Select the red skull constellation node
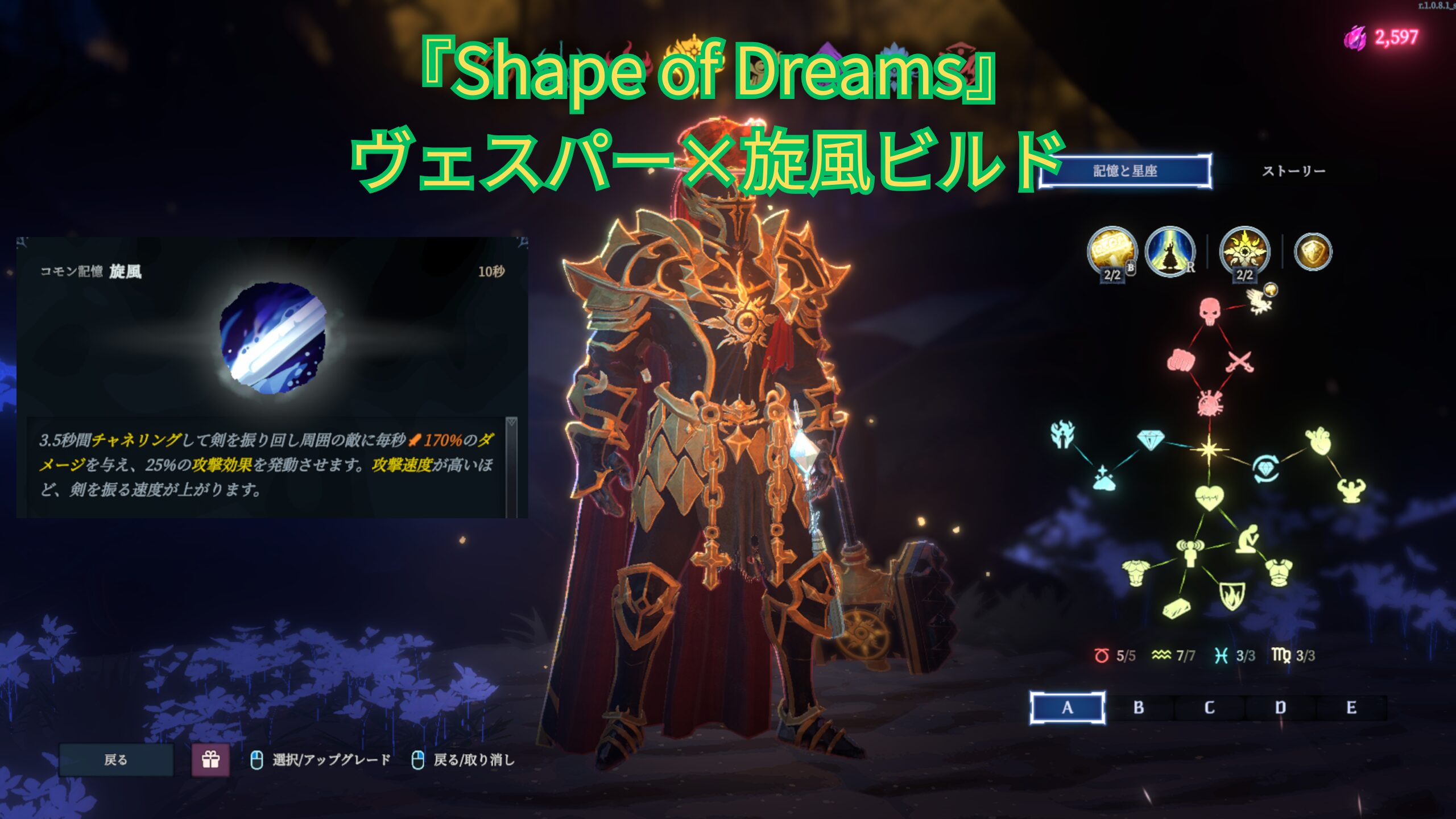 (x=1210, y=311)
